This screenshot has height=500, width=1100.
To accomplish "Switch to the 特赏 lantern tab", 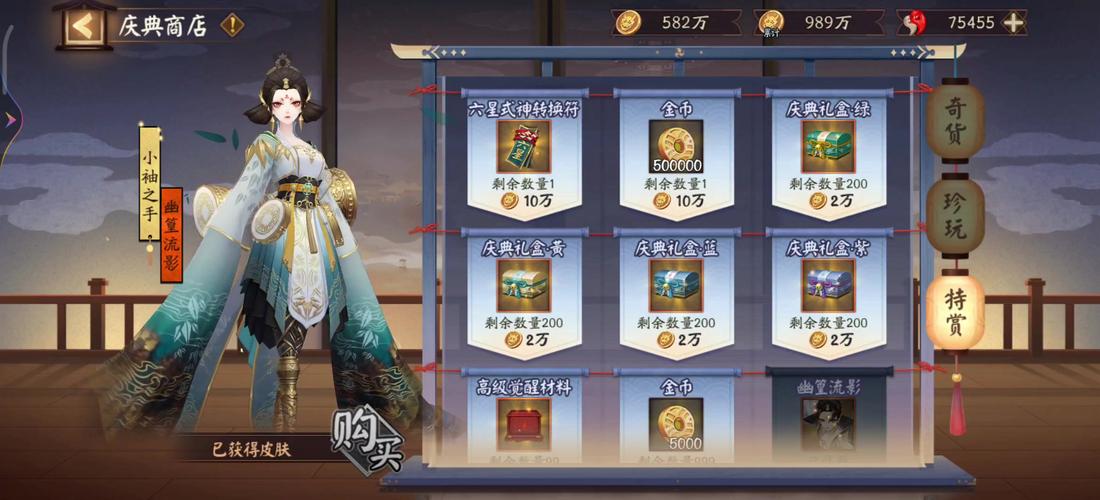I will pos(955,312).
